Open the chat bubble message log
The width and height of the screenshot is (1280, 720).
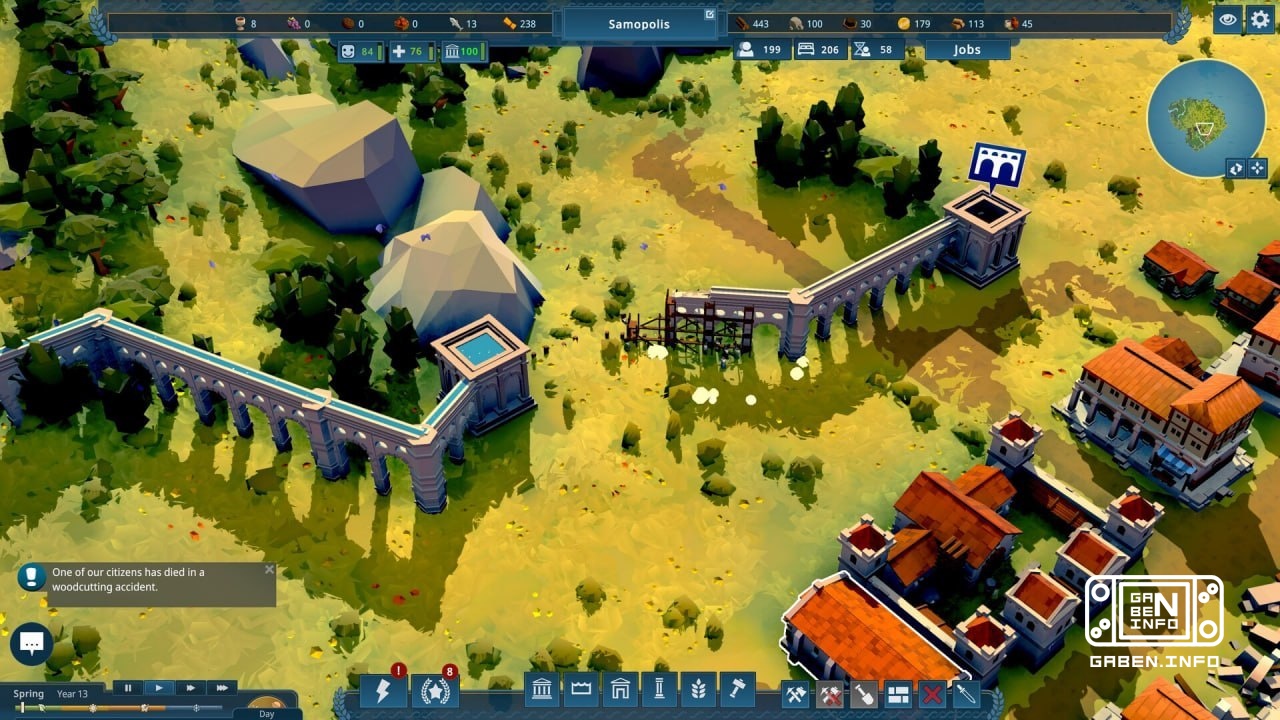click(x=33, y=643)
